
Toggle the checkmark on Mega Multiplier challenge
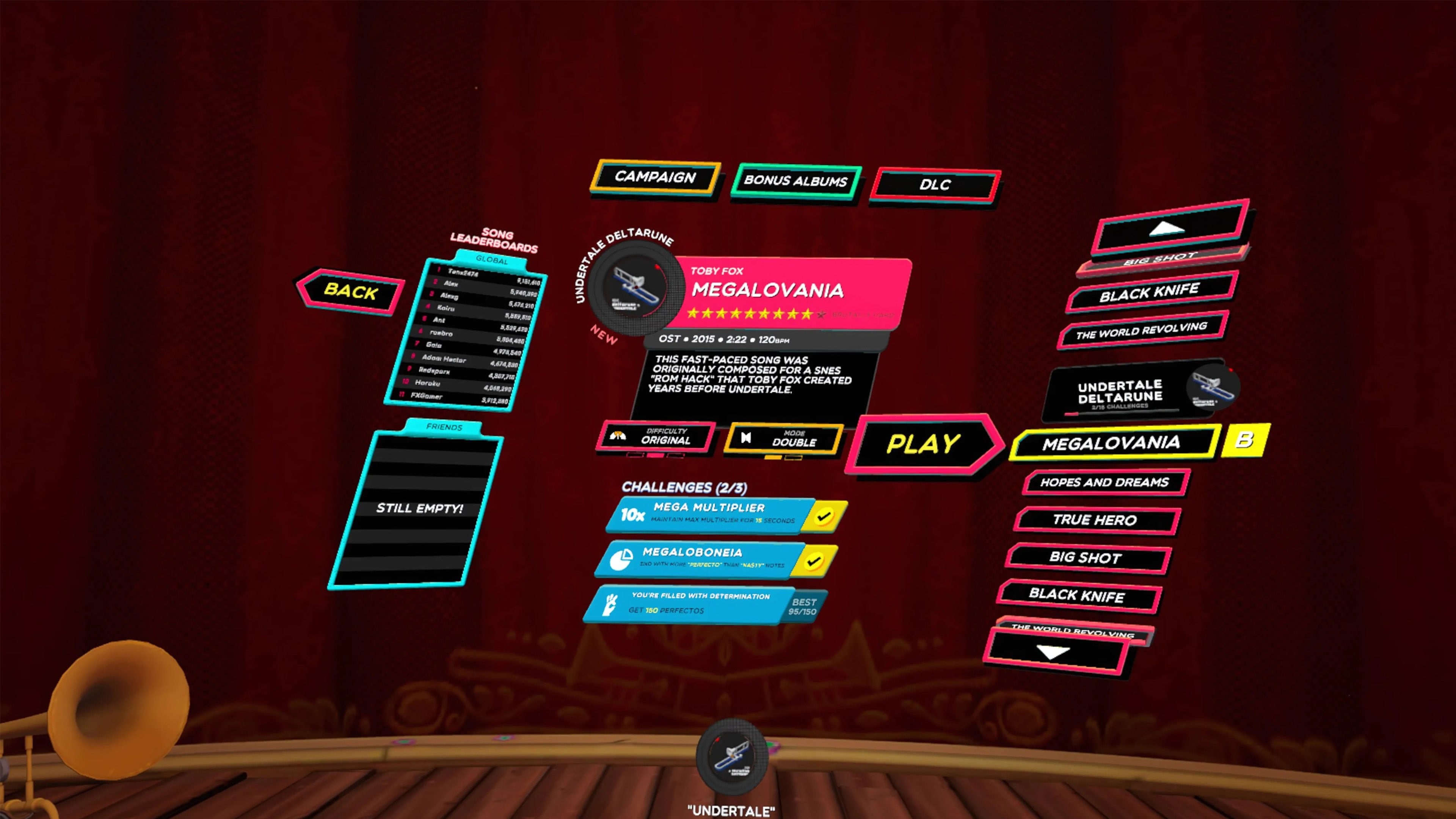point(825,516)
